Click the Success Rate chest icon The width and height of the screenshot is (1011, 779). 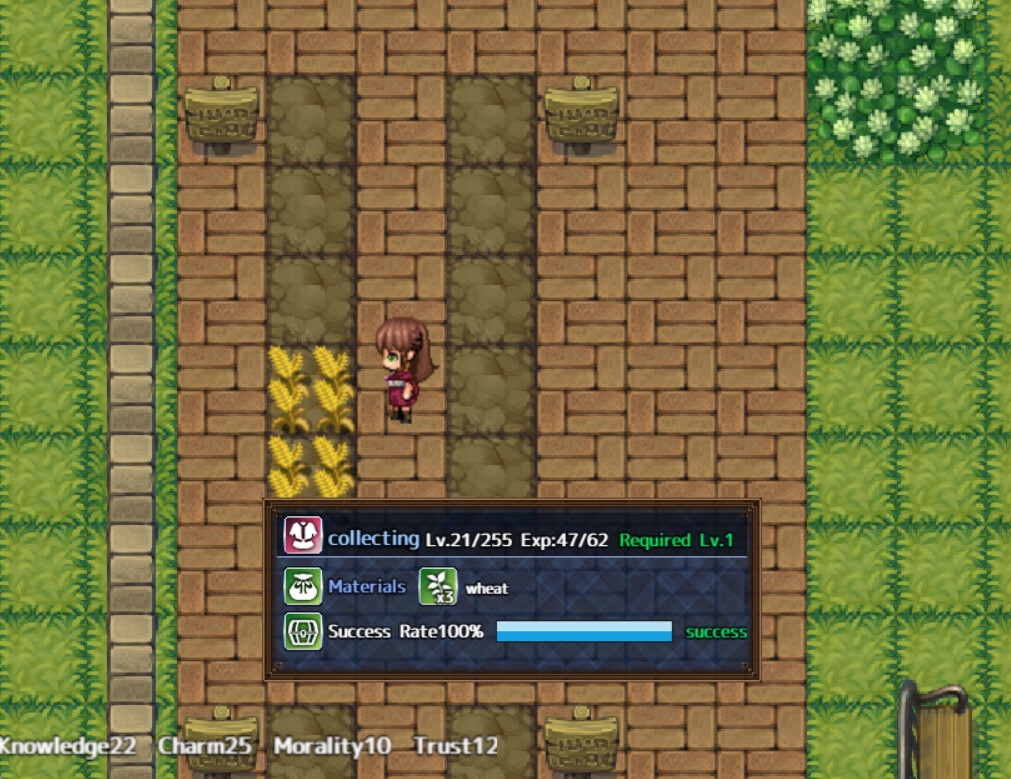(x=303, y=632)
